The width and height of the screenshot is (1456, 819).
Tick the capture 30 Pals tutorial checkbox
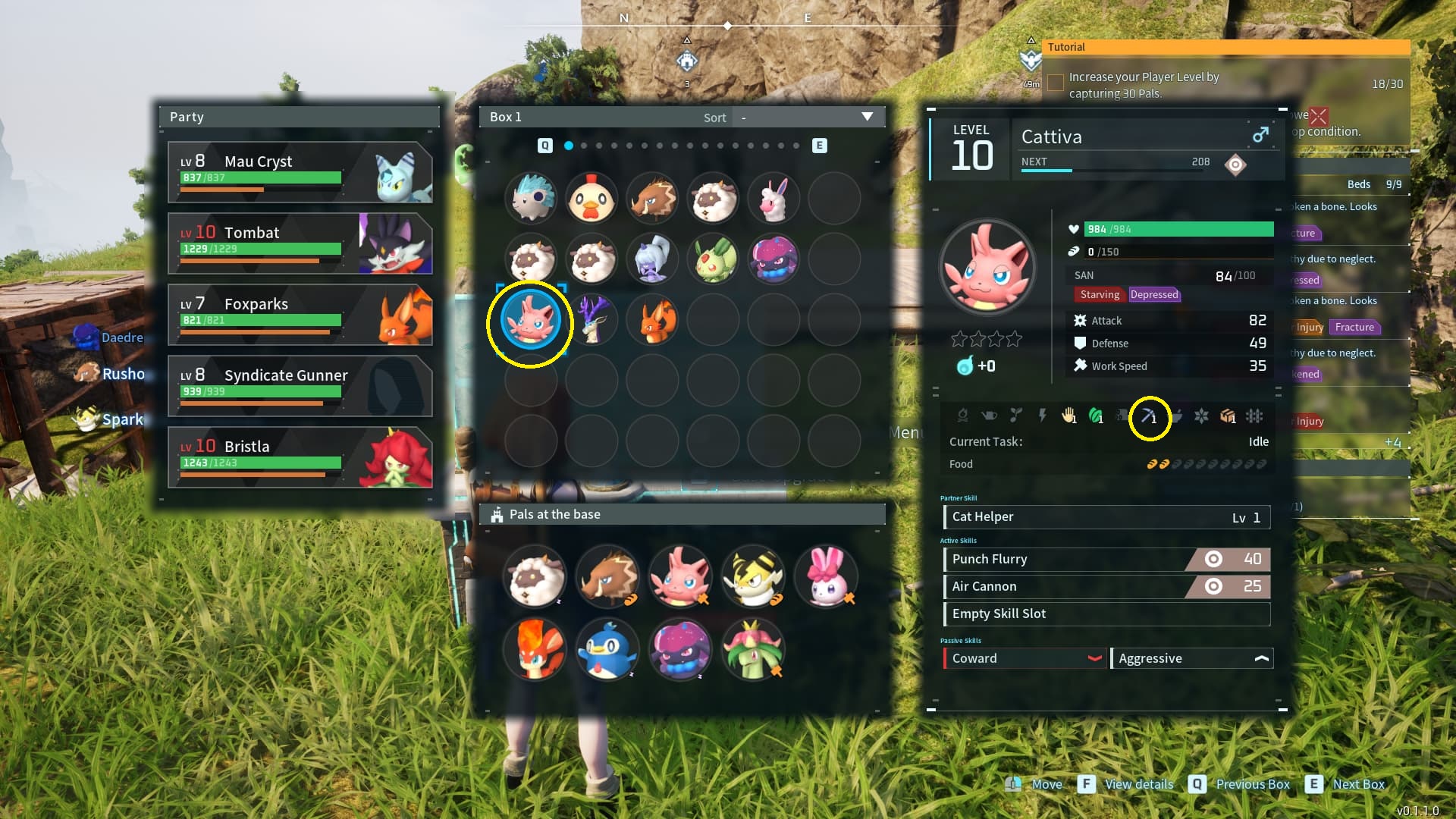pos(1055,83)
